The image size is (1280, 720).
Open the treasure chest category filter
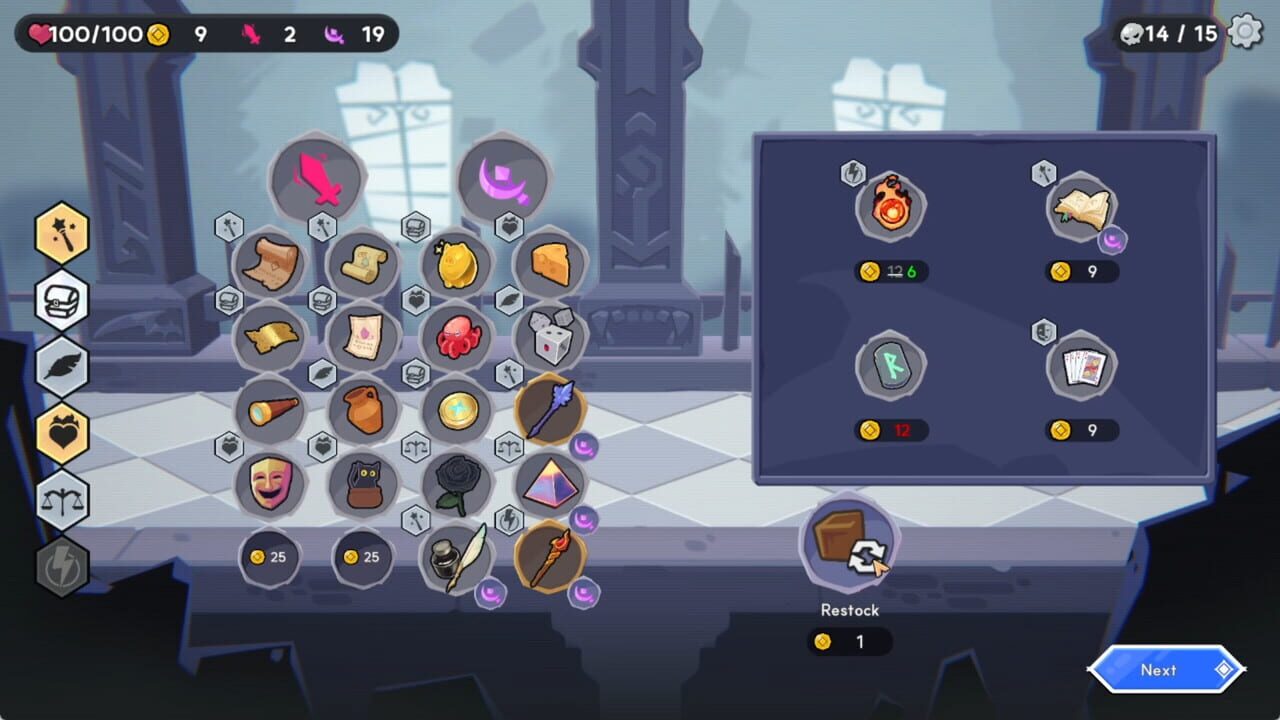pos(61,300)
